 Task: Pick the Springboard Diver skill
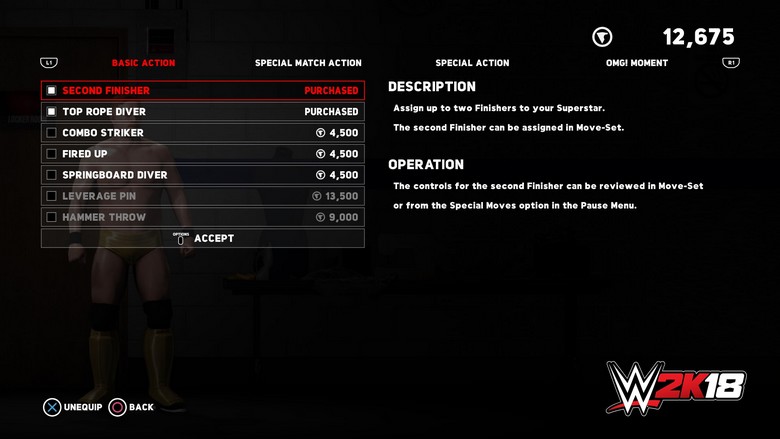[x=203, y=175]
